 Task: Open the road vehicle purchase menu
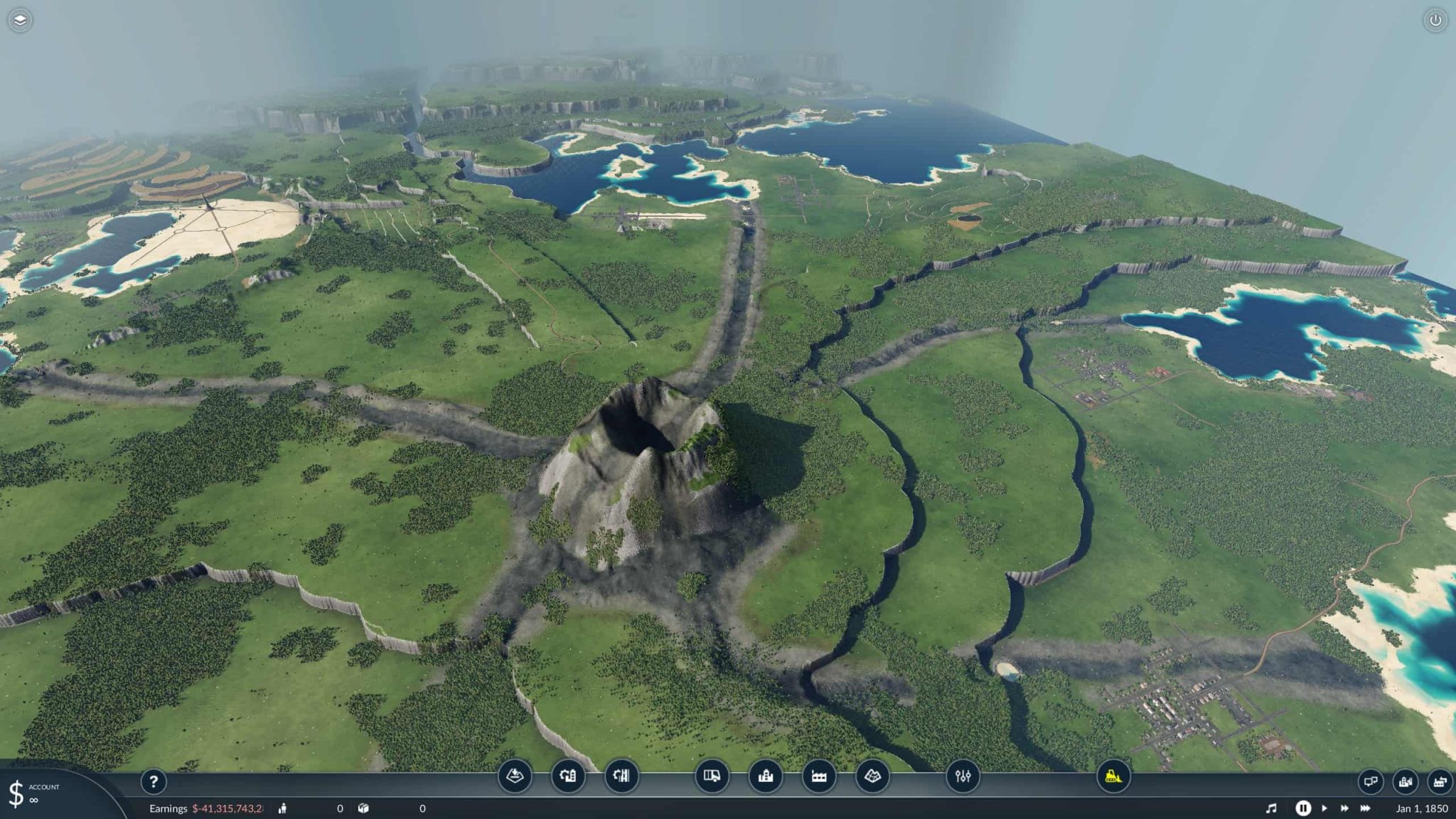pos(713,778)
